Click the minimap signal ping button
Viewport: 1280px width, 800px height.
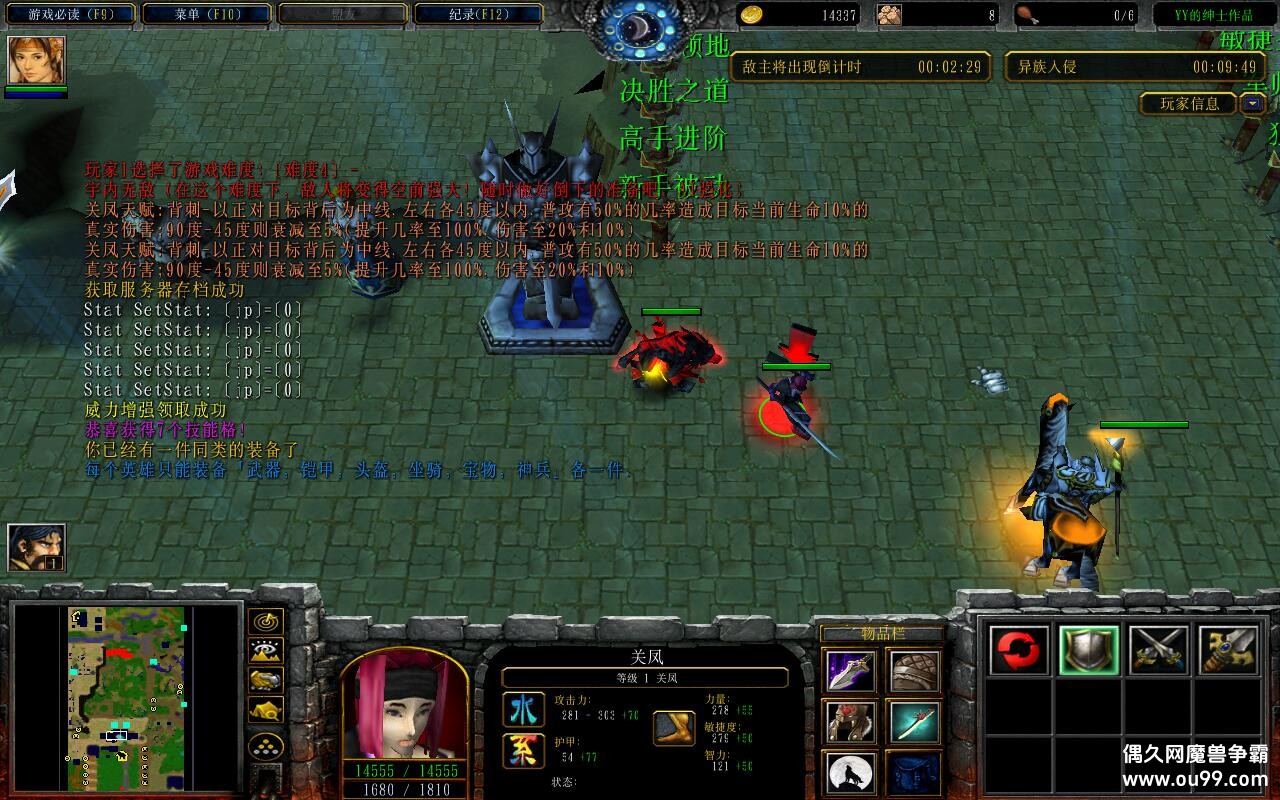click(266, 621)
